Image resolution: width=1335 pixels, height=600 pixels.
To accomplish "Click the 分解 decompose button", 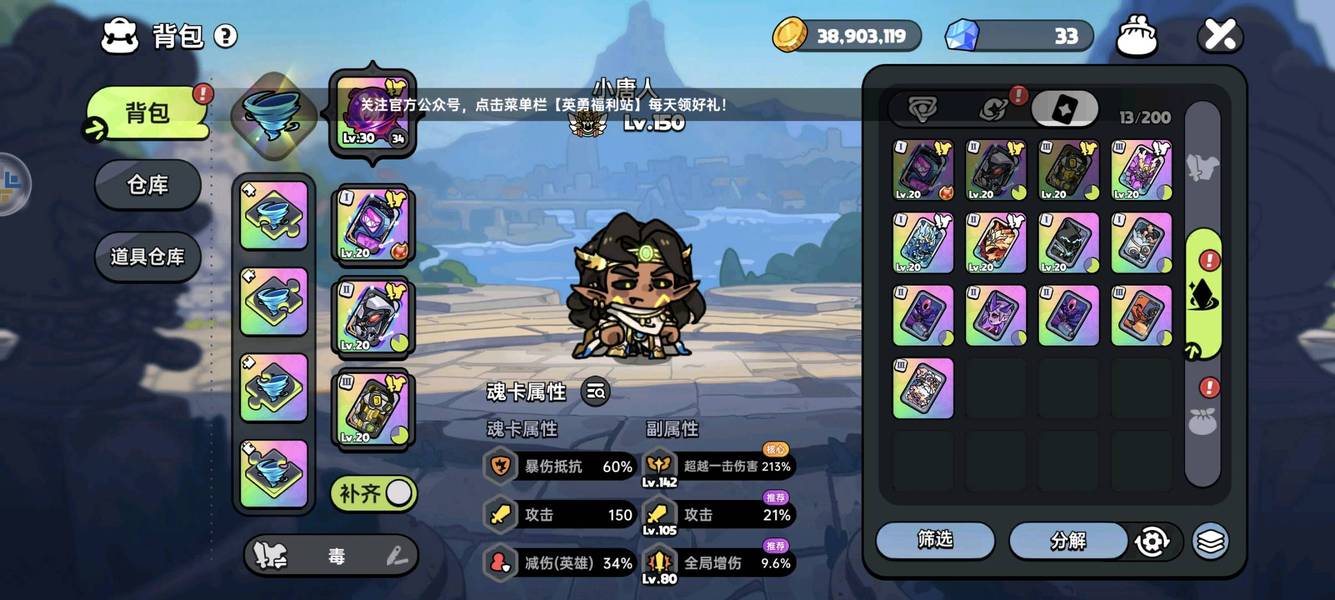I will (x=1068, y=541).
